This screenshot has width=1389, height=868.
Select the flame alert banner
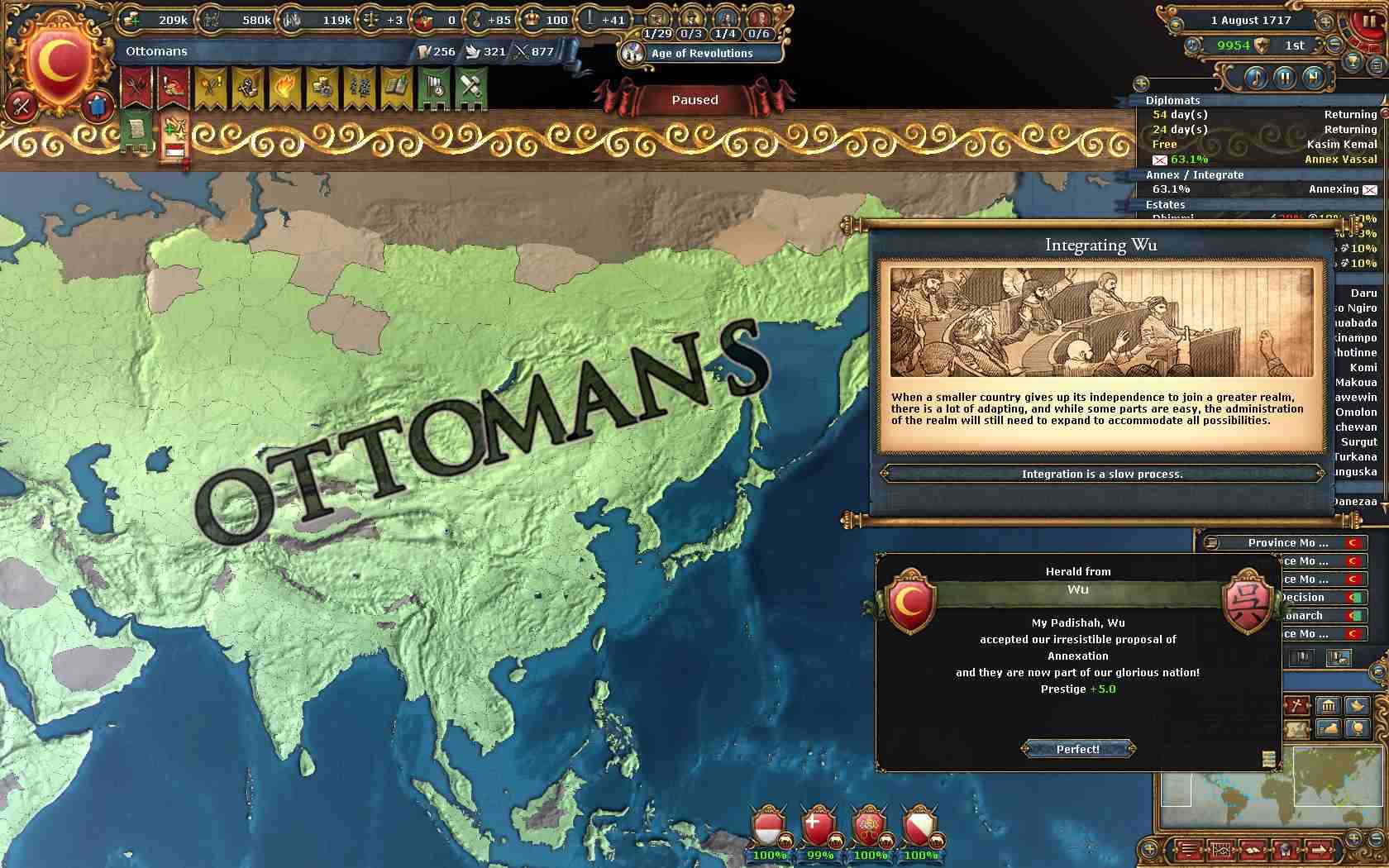point(283,88)
